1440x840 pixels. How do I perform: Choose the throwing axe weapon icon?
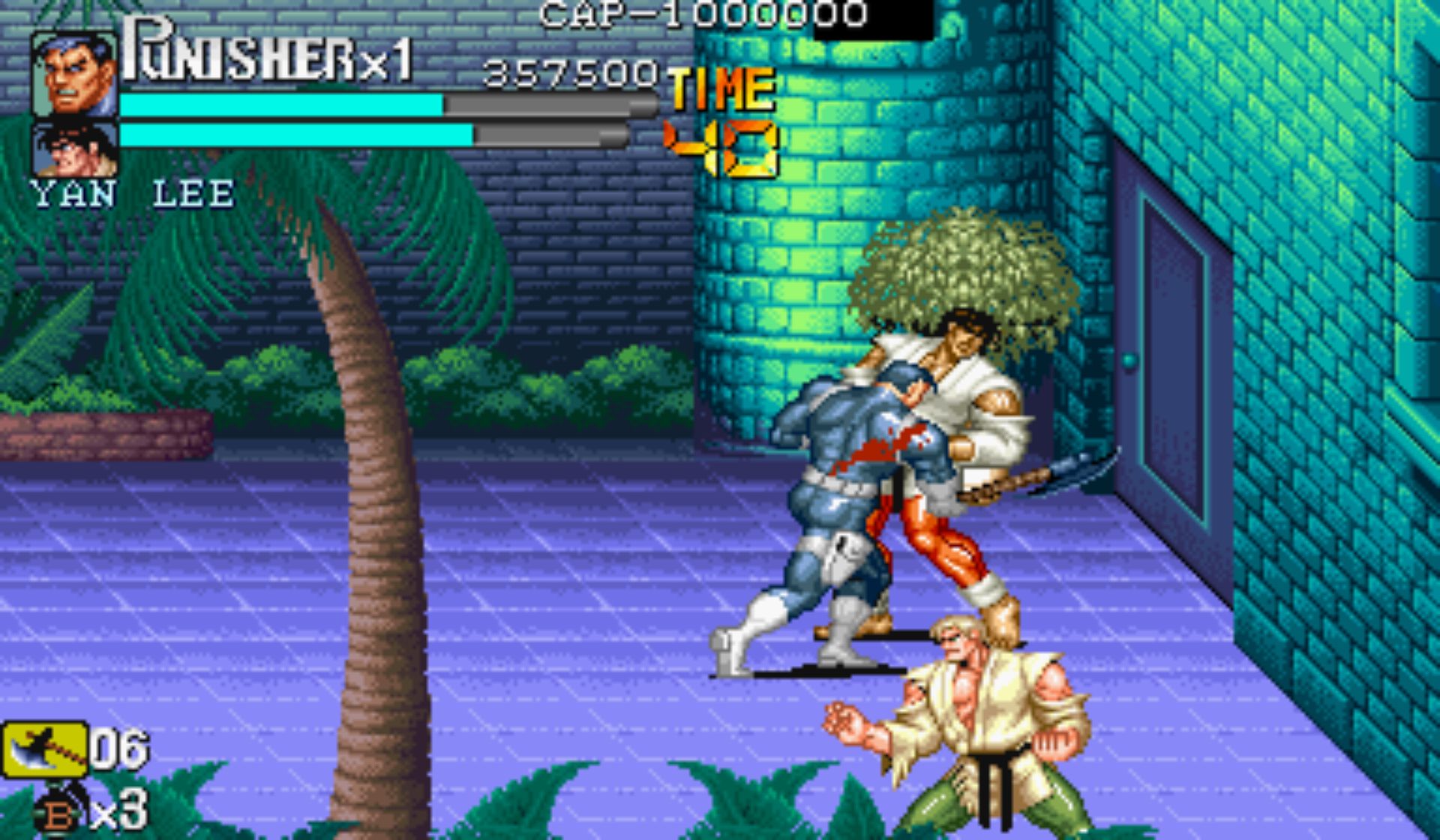pos(44,748)
